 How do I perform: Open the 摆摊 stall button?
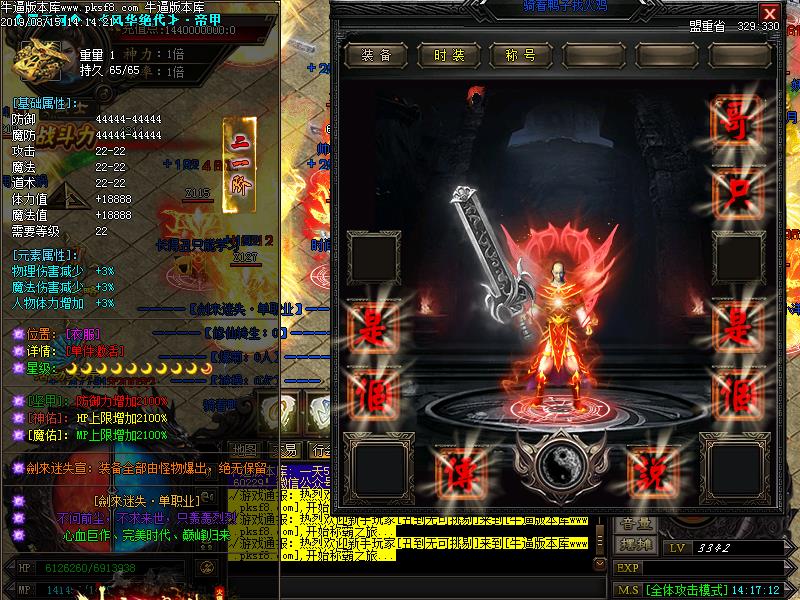pos(636,546)
